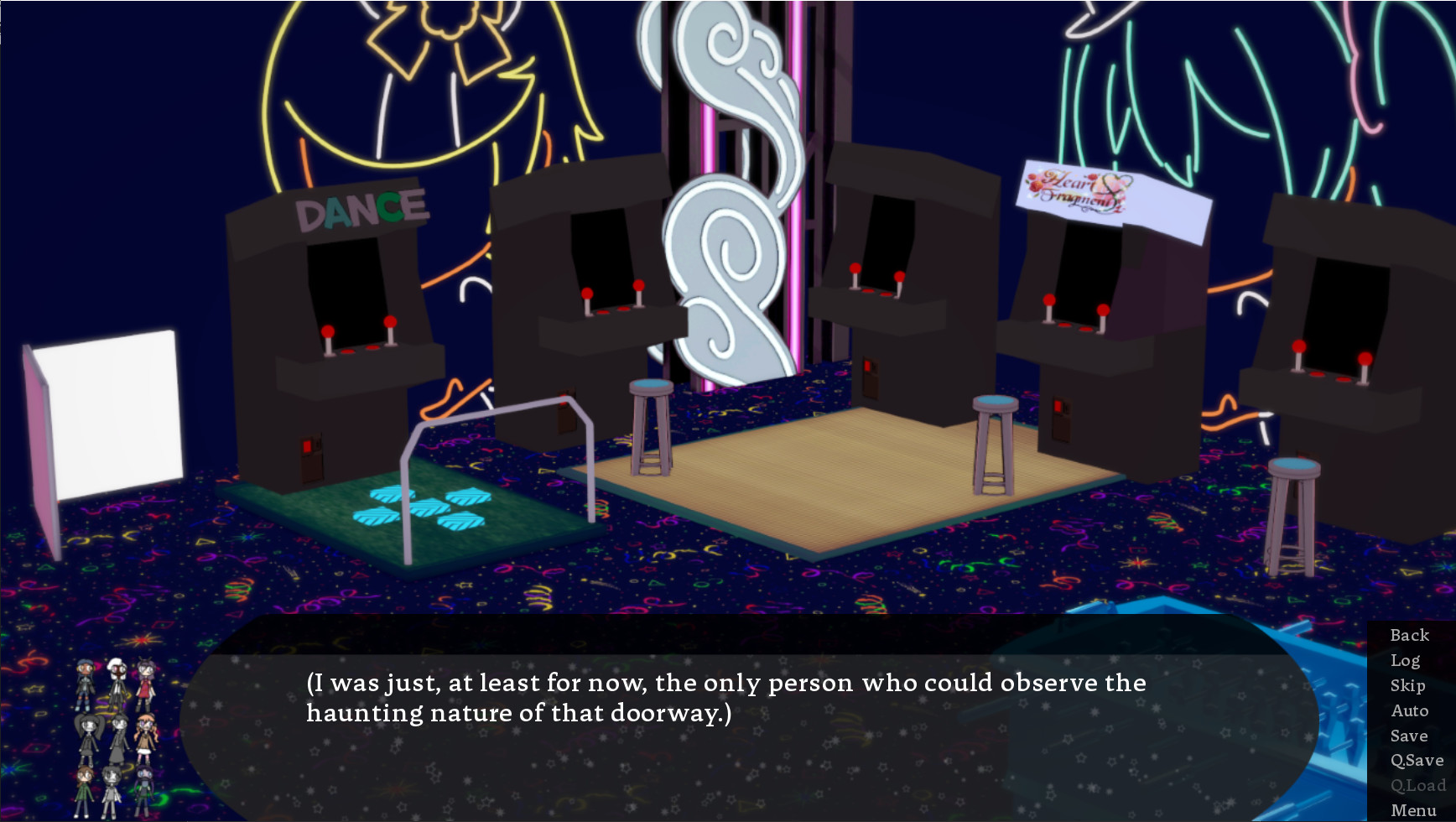Select the green flannel character sprite

[82, 791]
